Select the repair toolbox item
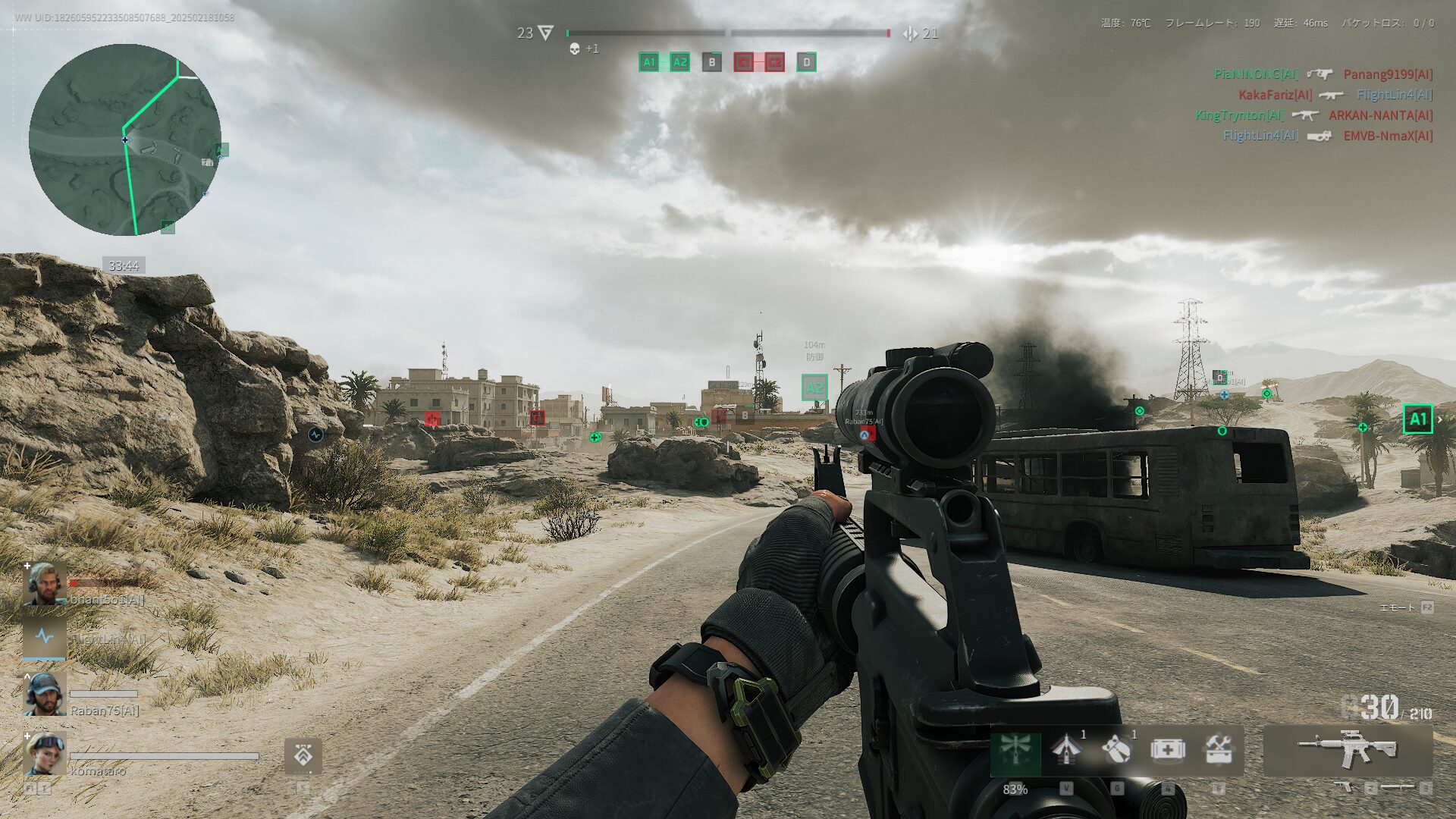 tap(1218, 750)
